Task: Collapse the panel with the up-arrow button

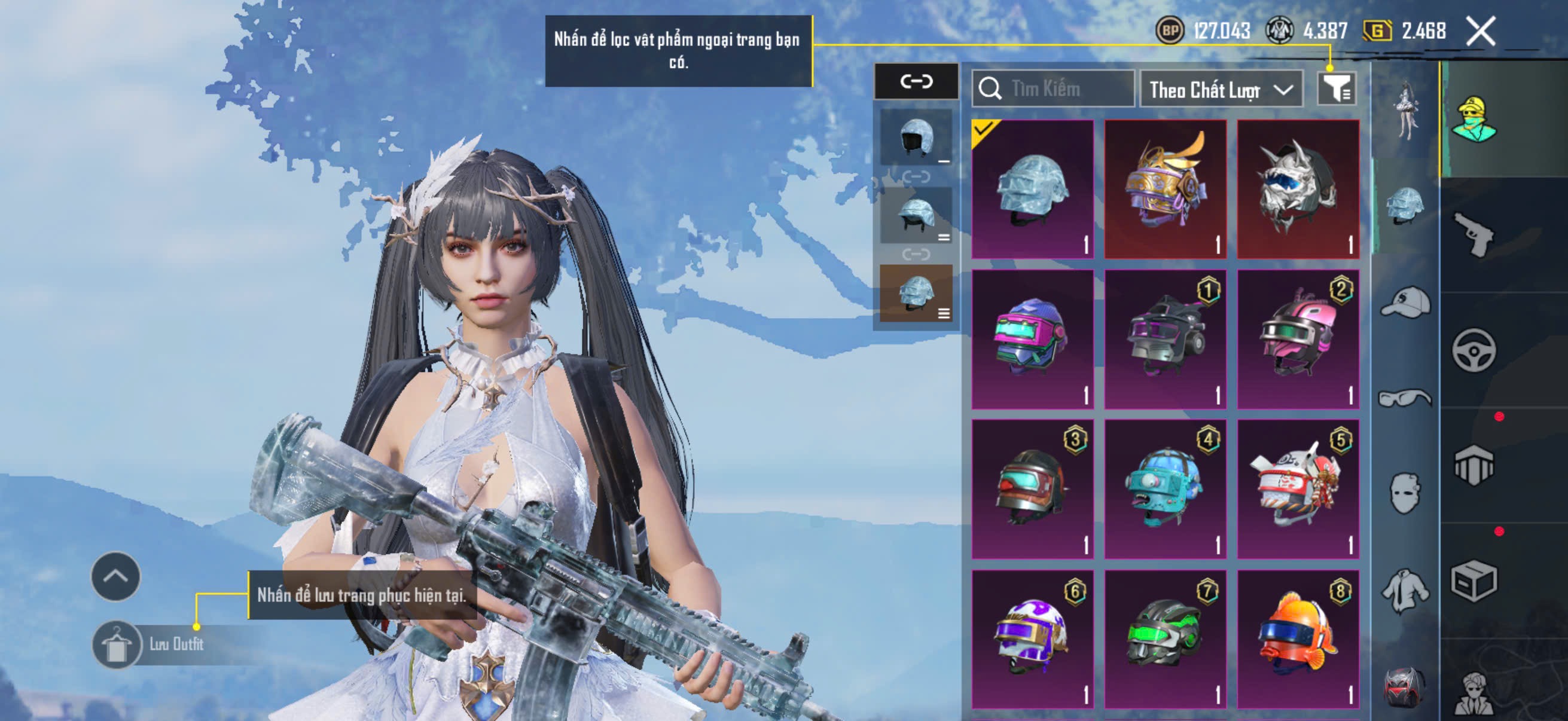Action: coord(115,576)
